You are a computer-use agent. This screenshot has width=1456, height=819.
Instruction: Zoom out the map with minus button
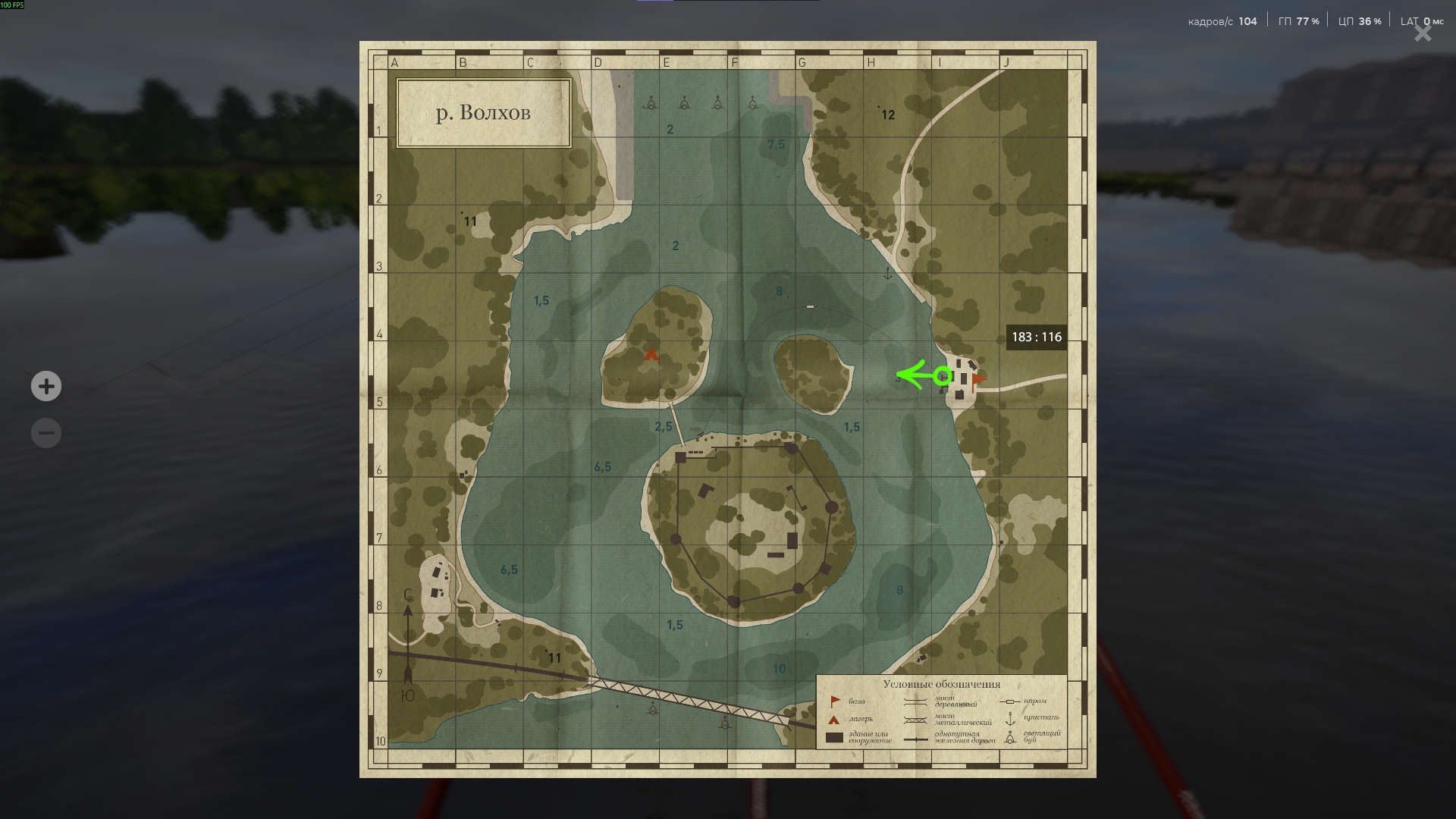(x=46, y=434)
